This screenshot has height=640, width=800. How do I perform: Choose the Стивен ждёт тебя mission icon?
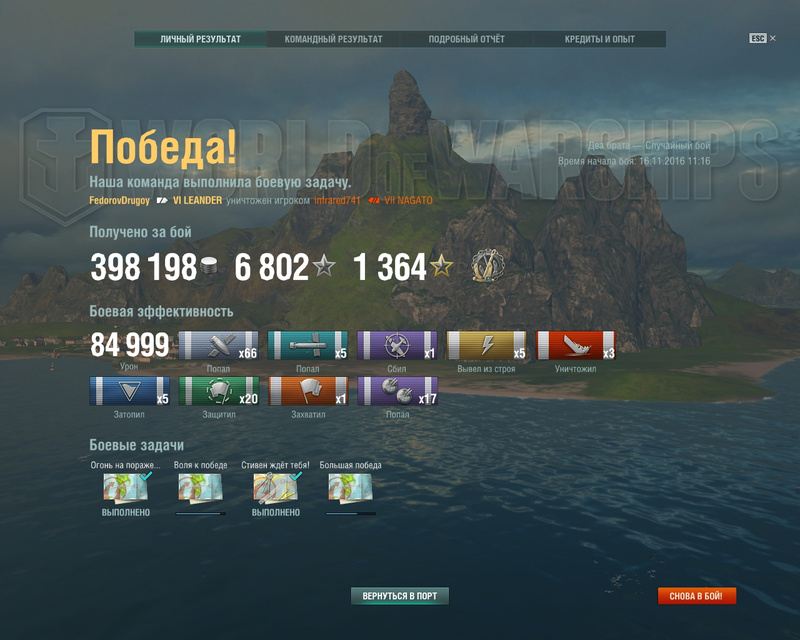[275, 487]
